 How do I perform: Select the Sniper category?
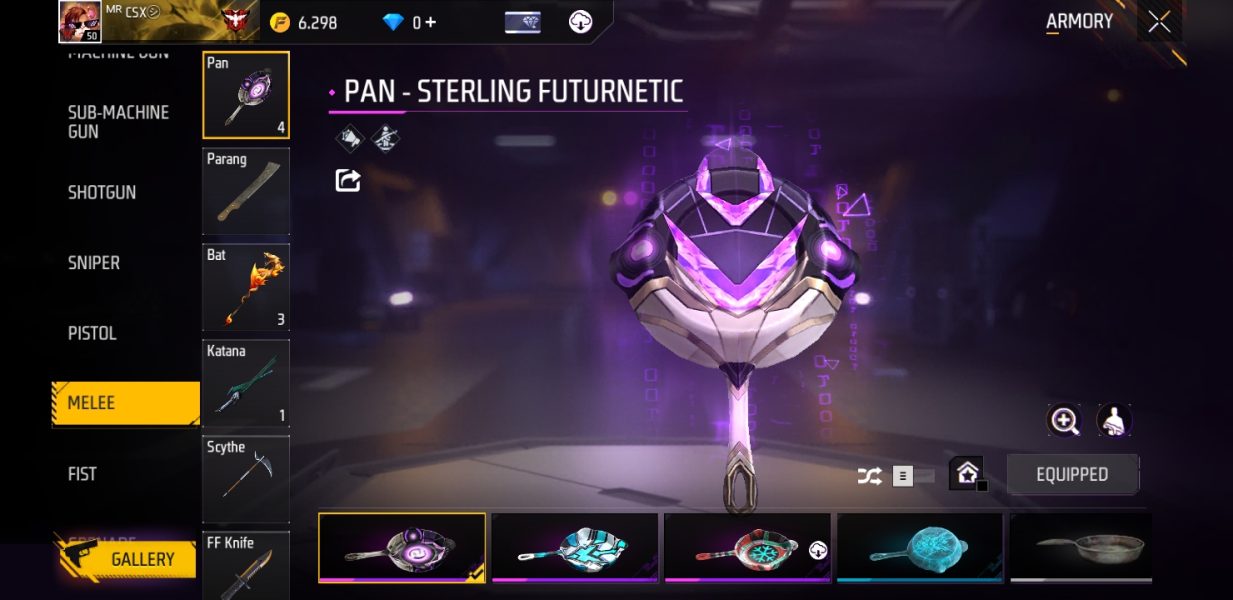tap(94, 263)
